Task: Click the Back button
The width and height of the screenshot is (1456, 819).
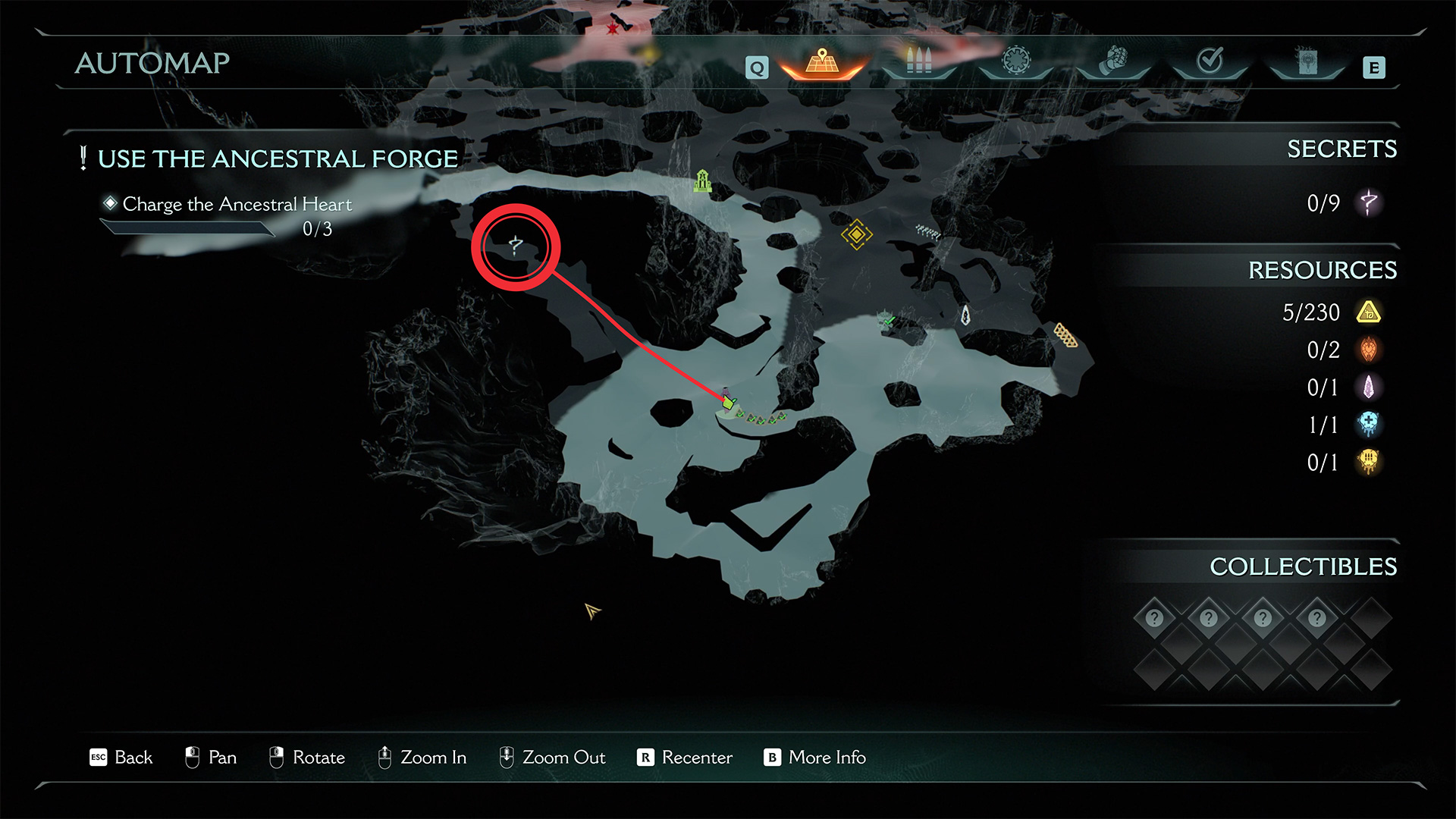Action: pos(121,758)
